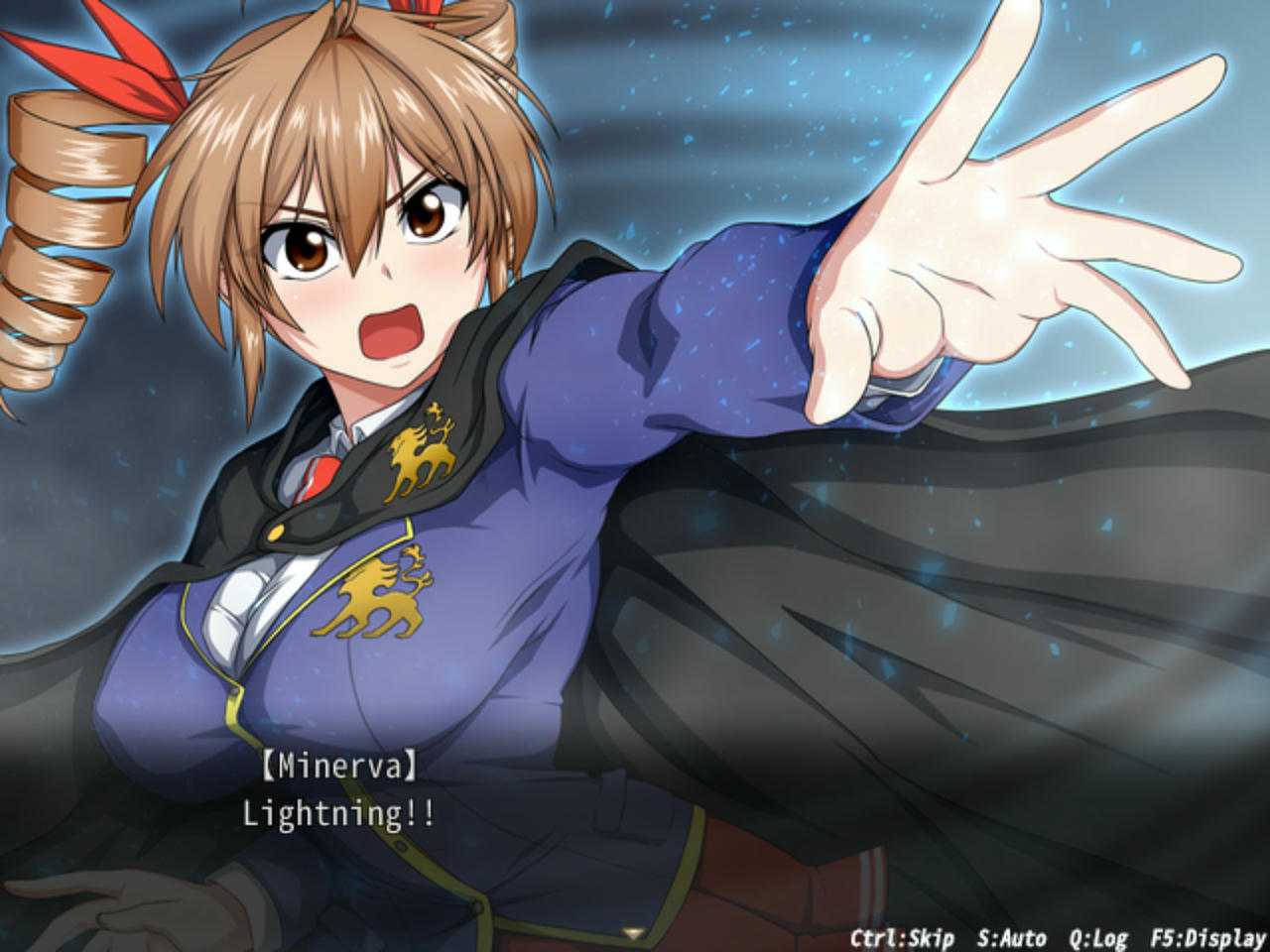This screenshot has height=952, width=1270.
Task: Click the "Lightning!!" dialogue text
Action: click(342, 817)
